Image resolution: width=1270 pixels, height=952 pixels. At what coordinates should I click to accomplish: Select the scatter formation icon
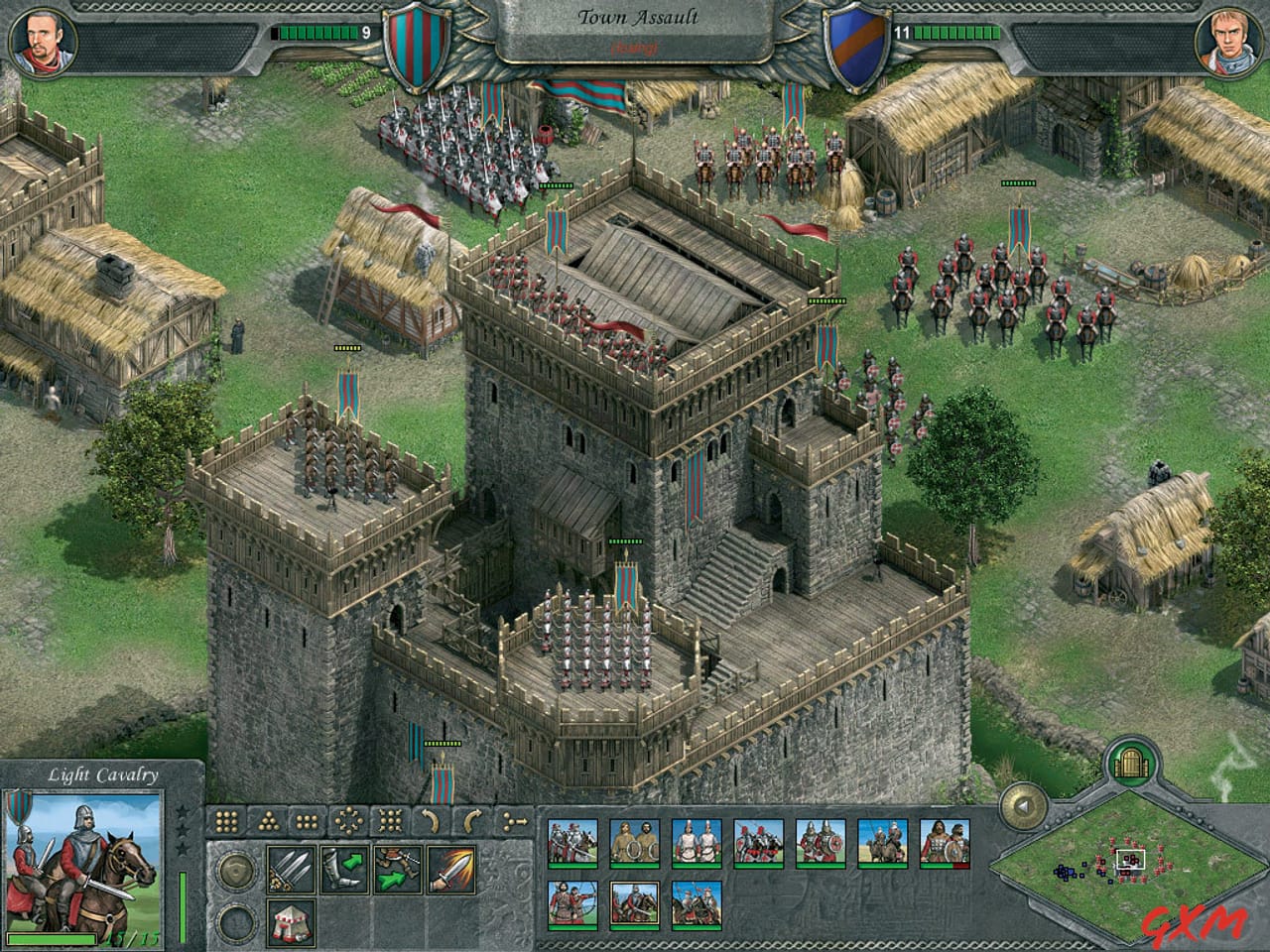coord(349,820)
